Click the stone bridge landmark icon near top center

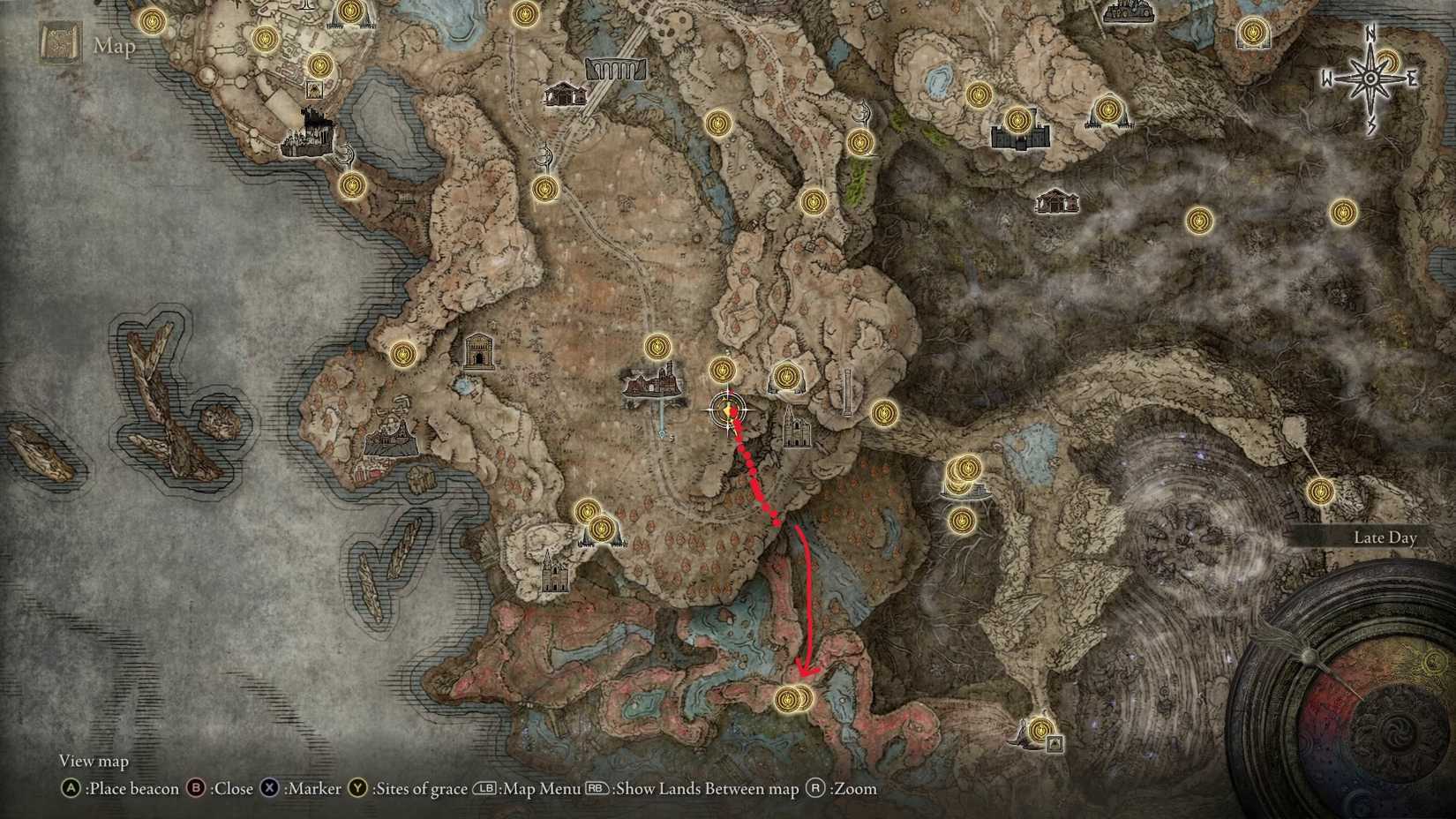click(614, 67)
